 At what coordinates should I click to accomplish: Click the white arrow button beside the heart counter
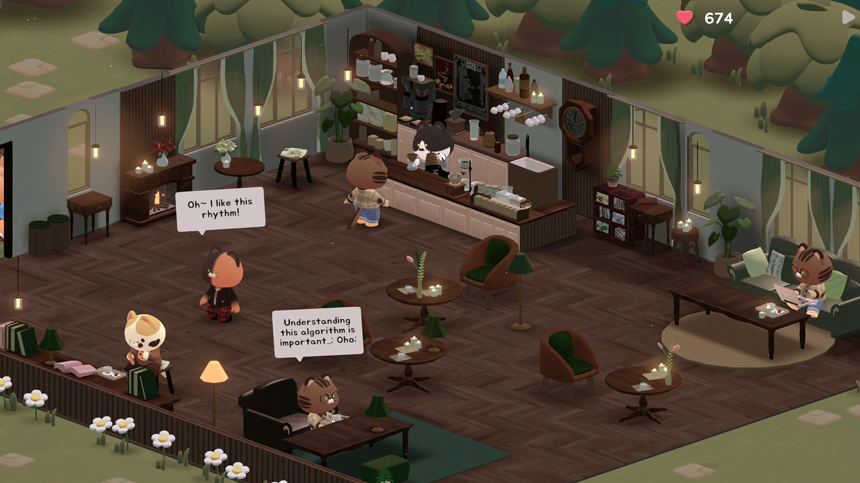point(850,17)
